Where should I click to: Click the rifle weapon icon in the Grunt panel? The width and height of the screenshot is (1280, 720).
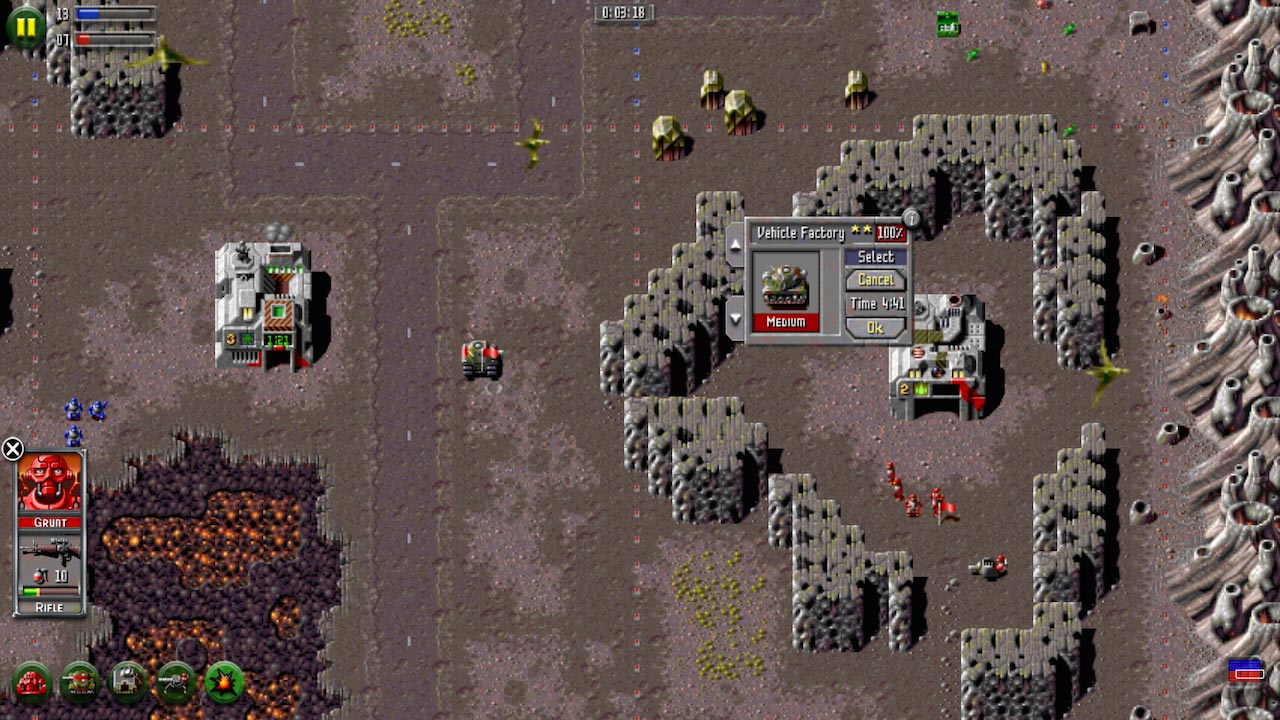coord(50,551)
